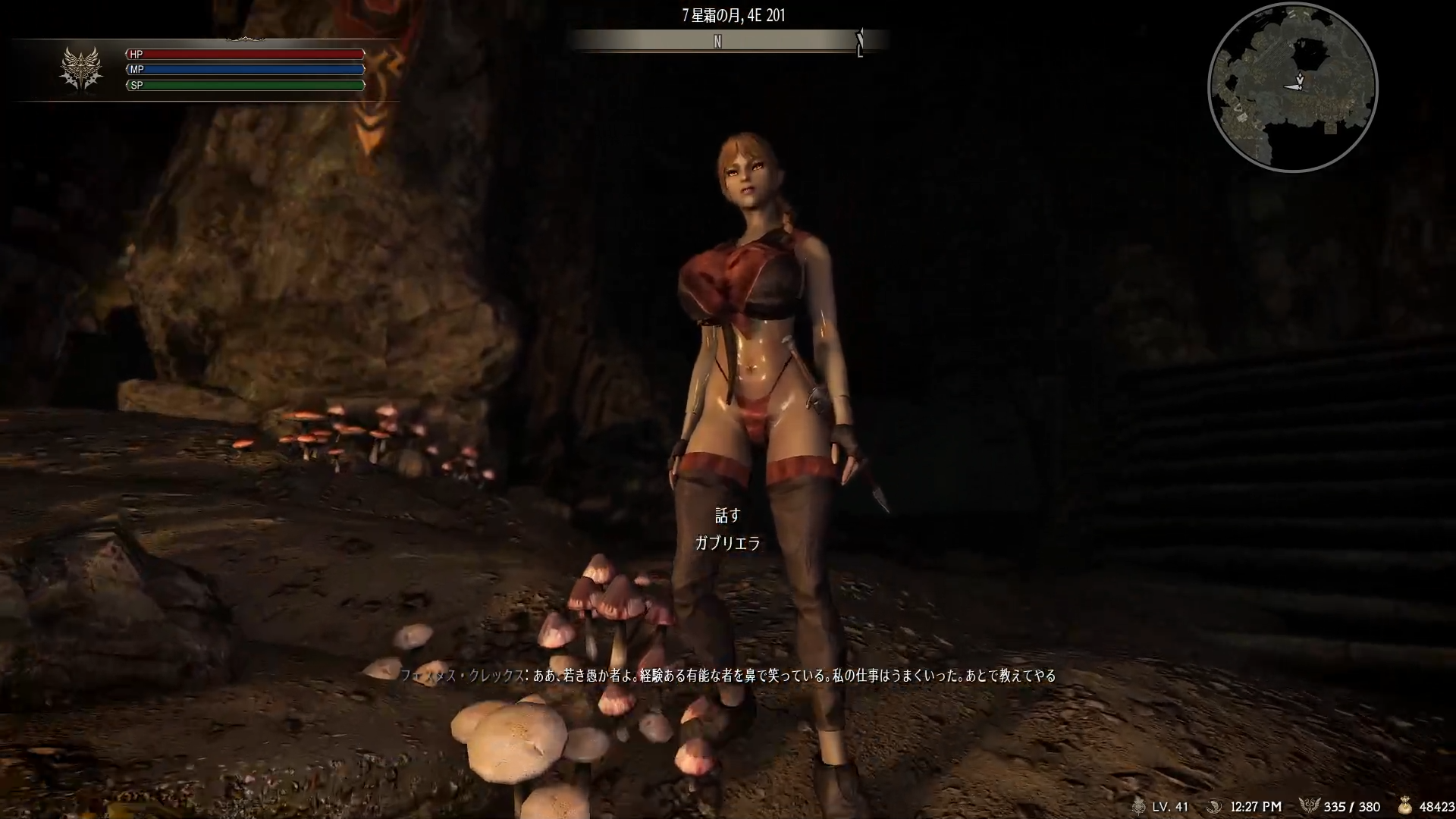
Task: Click the compass bar at top
Action: [x=727, y=42]
